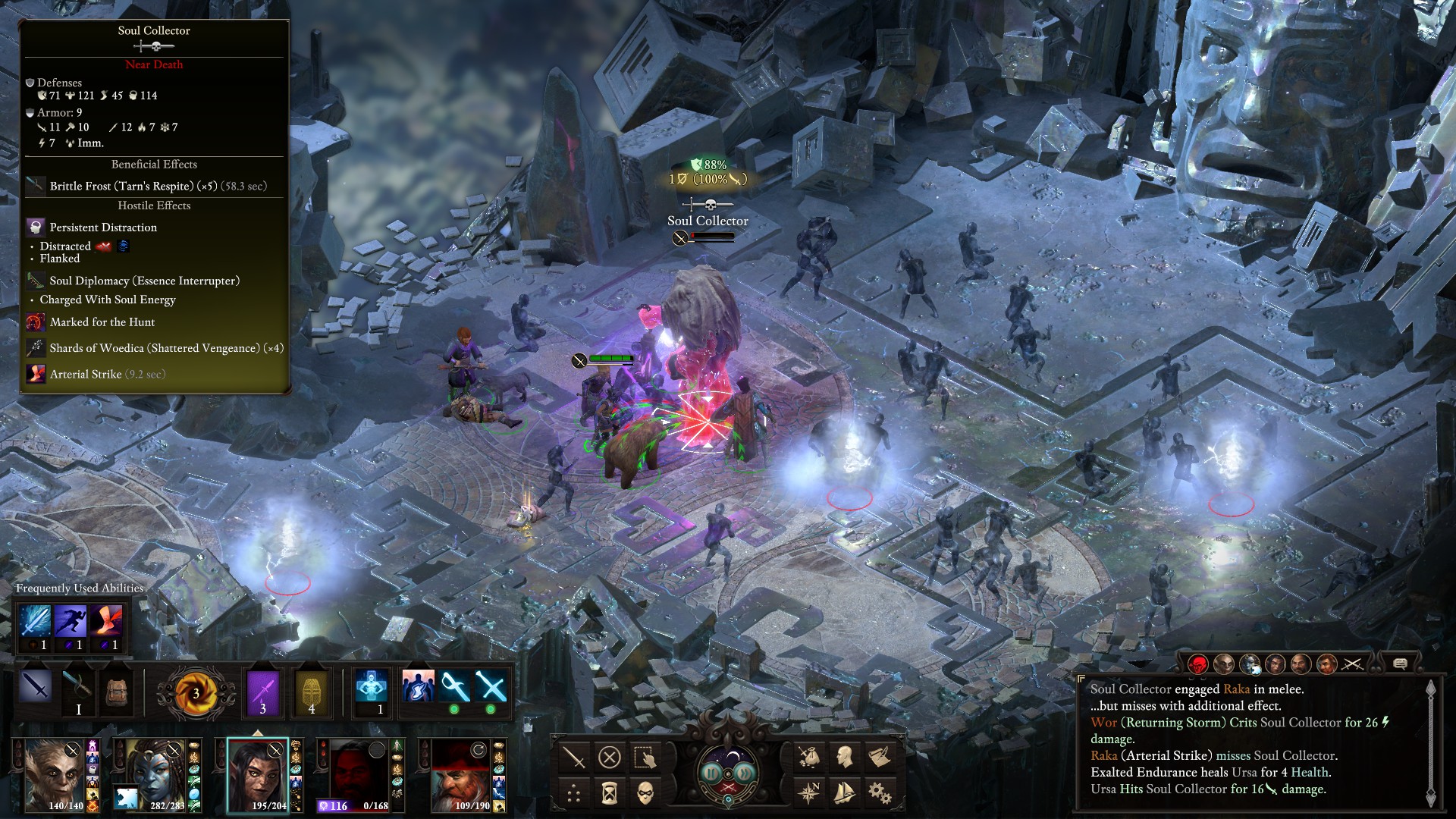Viewport: 1456px width, 819px height.
Task: Toggle fast-forward game speed
Action: click(746, 773)
